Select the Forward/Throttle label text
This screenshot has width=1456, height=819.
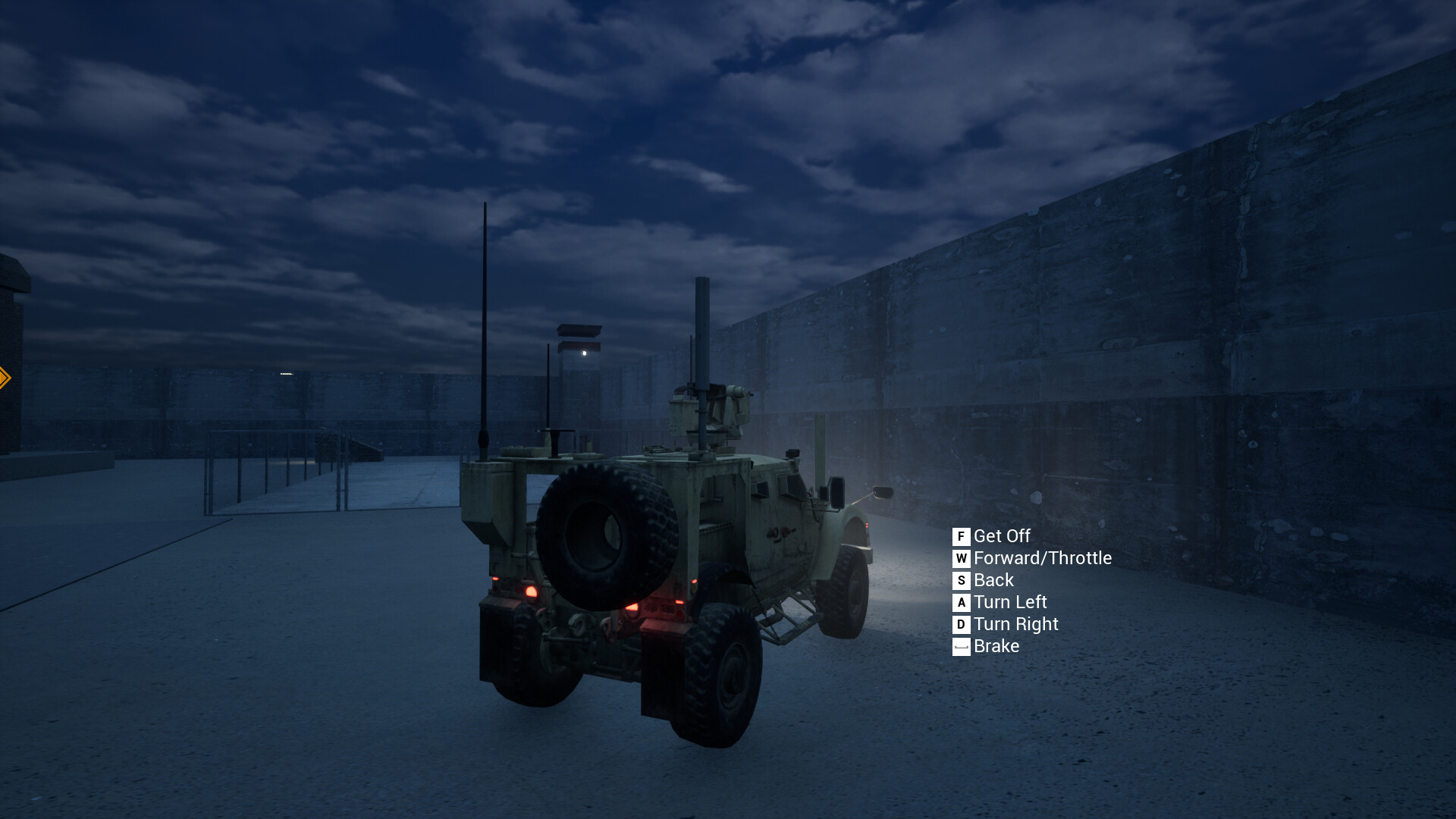coord(1043,559)
